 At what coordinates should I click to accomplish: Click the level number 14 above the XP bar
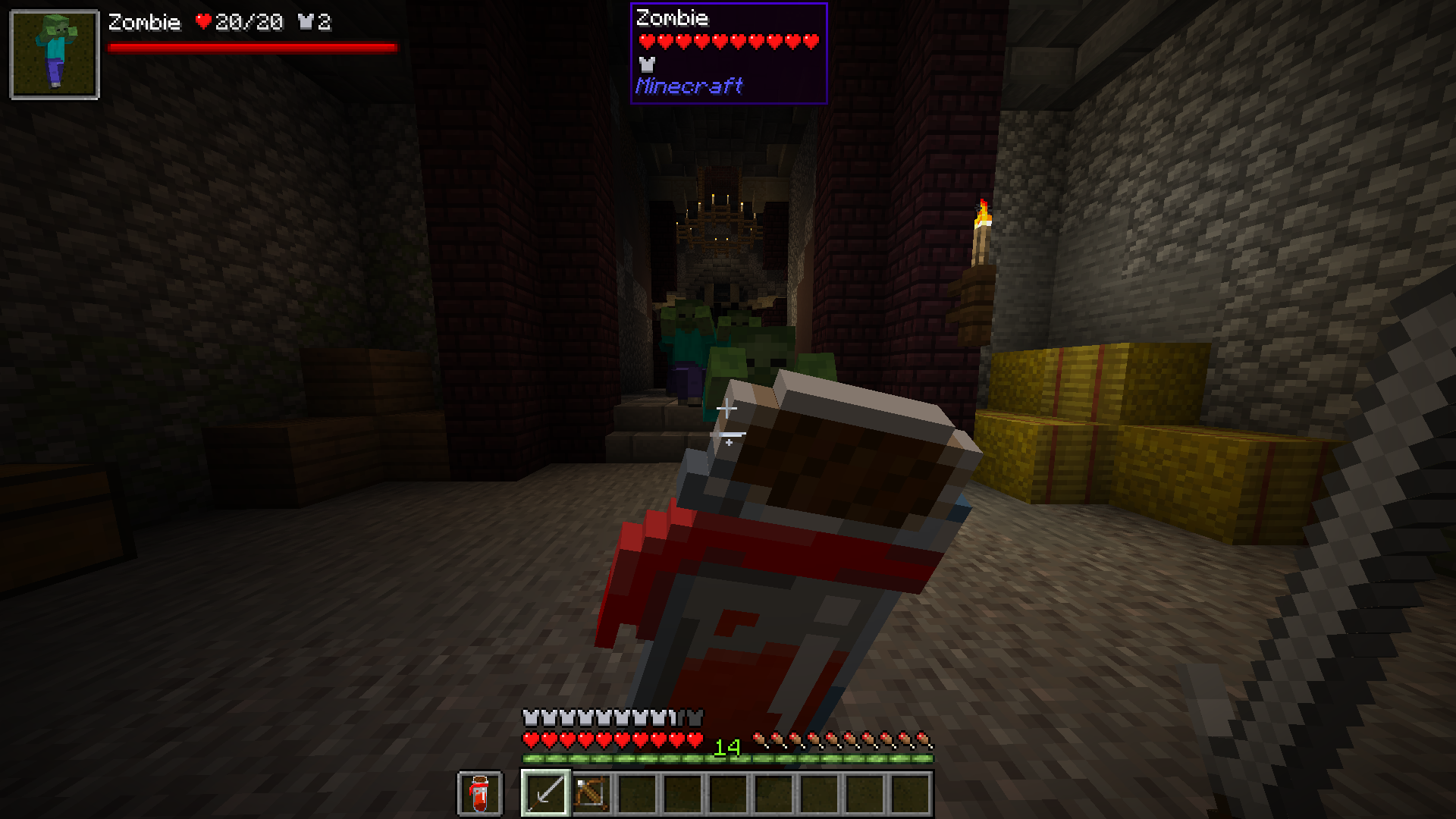(726, 747)
